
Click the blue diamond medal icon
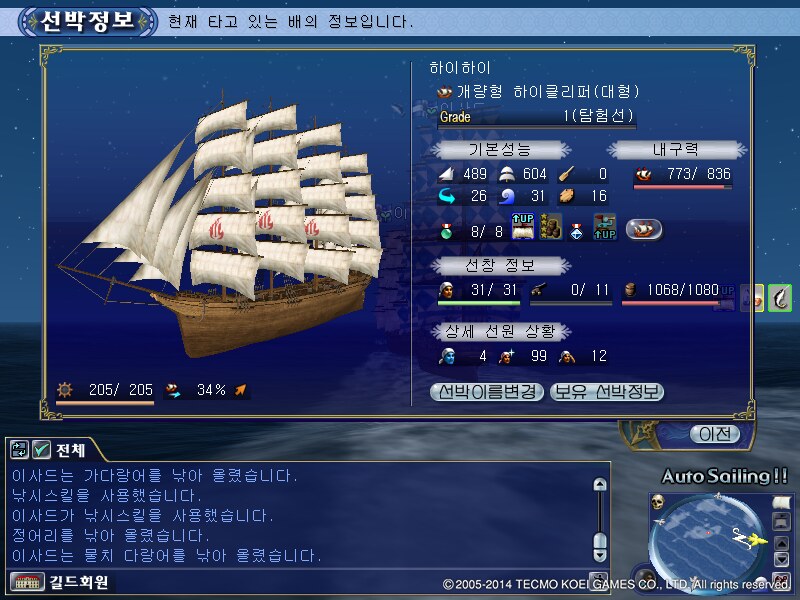tap(577, 229)
